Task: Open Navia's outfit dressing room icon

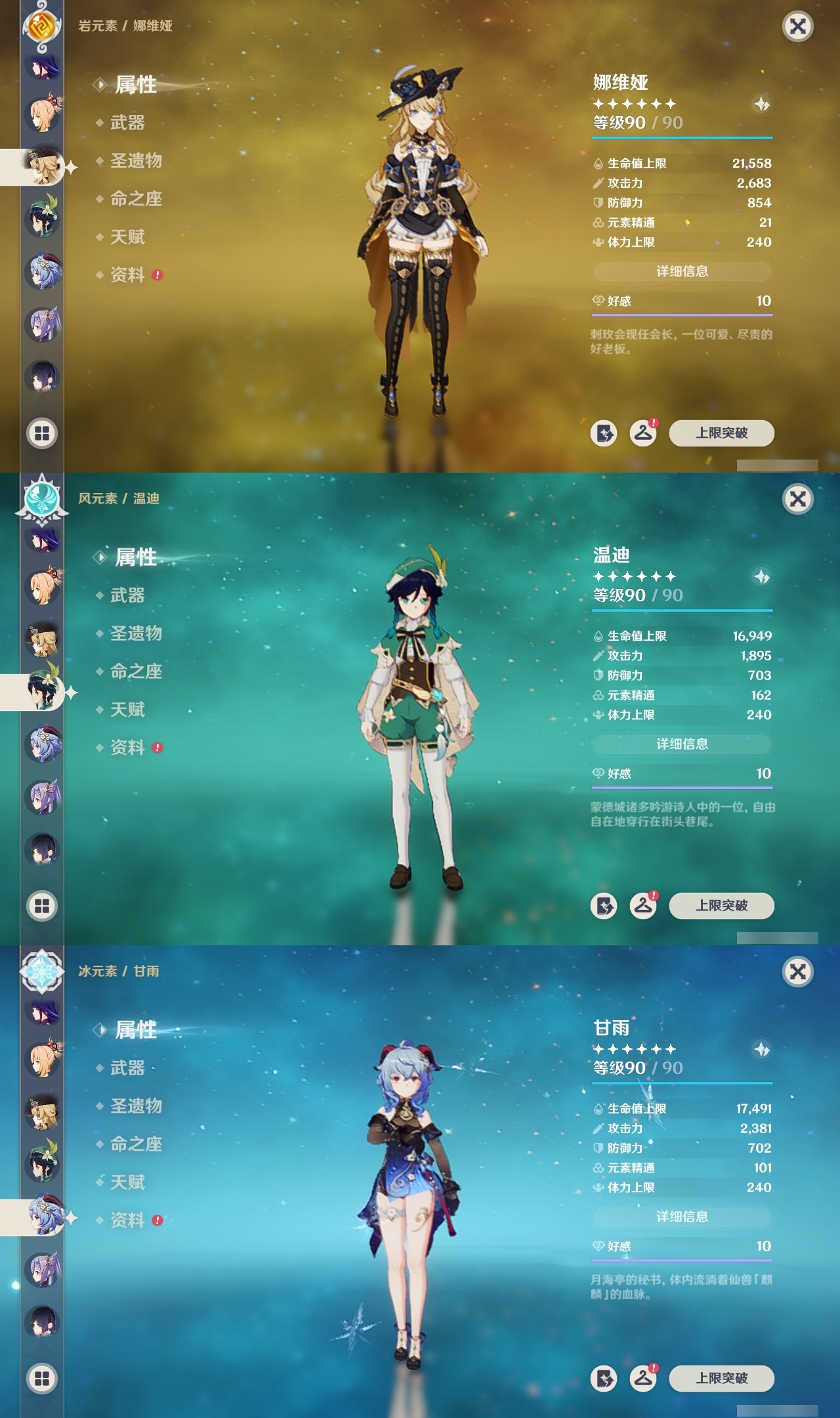Action: [x=644, y=433]
